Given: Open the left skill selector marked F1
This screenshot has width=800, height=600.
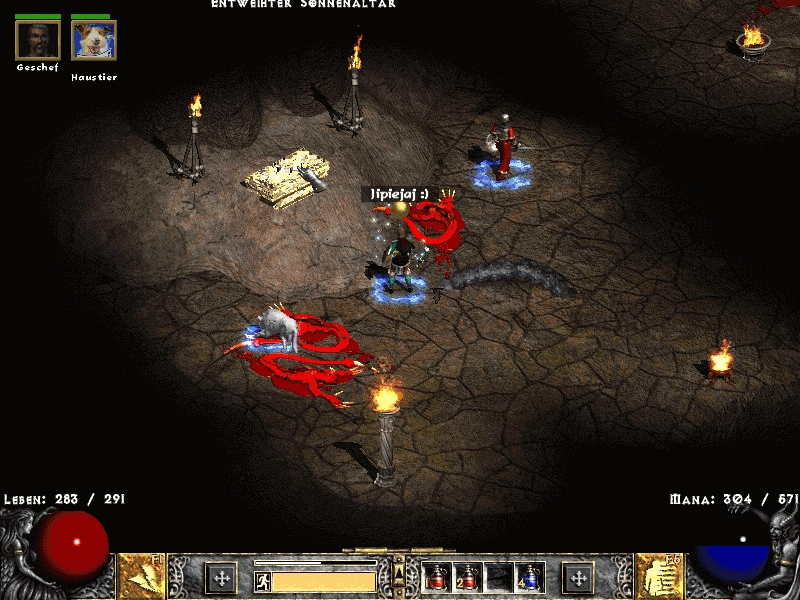Looking at the screenshot, I should point(142,576).
